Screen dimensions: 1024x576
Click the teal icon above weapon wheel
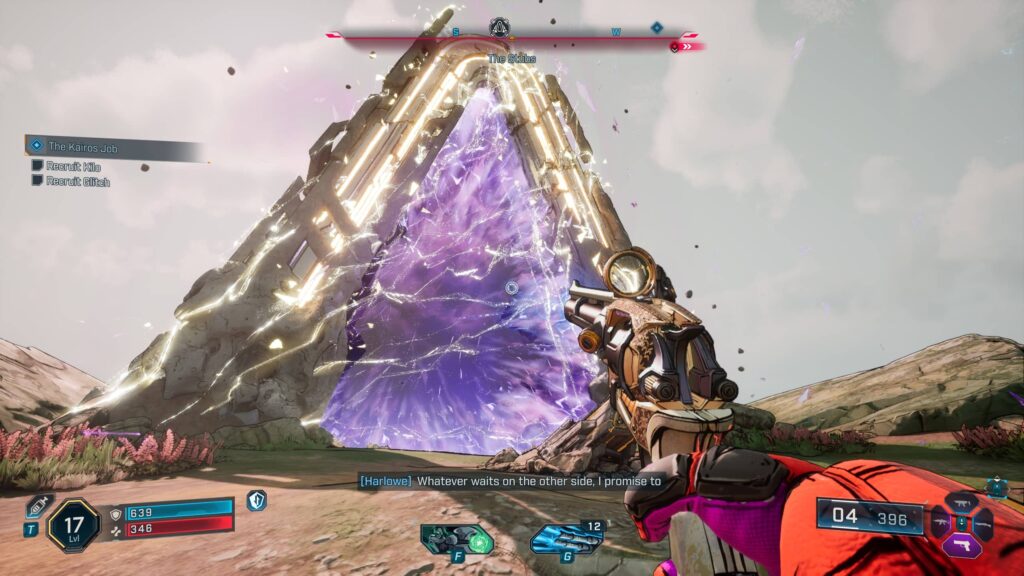[x=996, y=486]
